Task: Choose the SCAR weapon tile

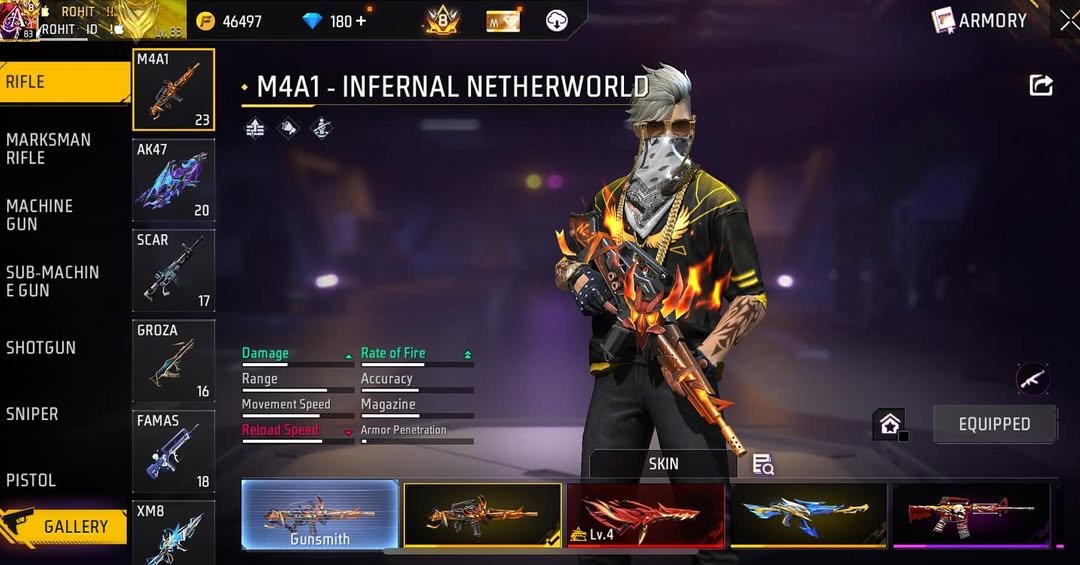Action: 173,271
